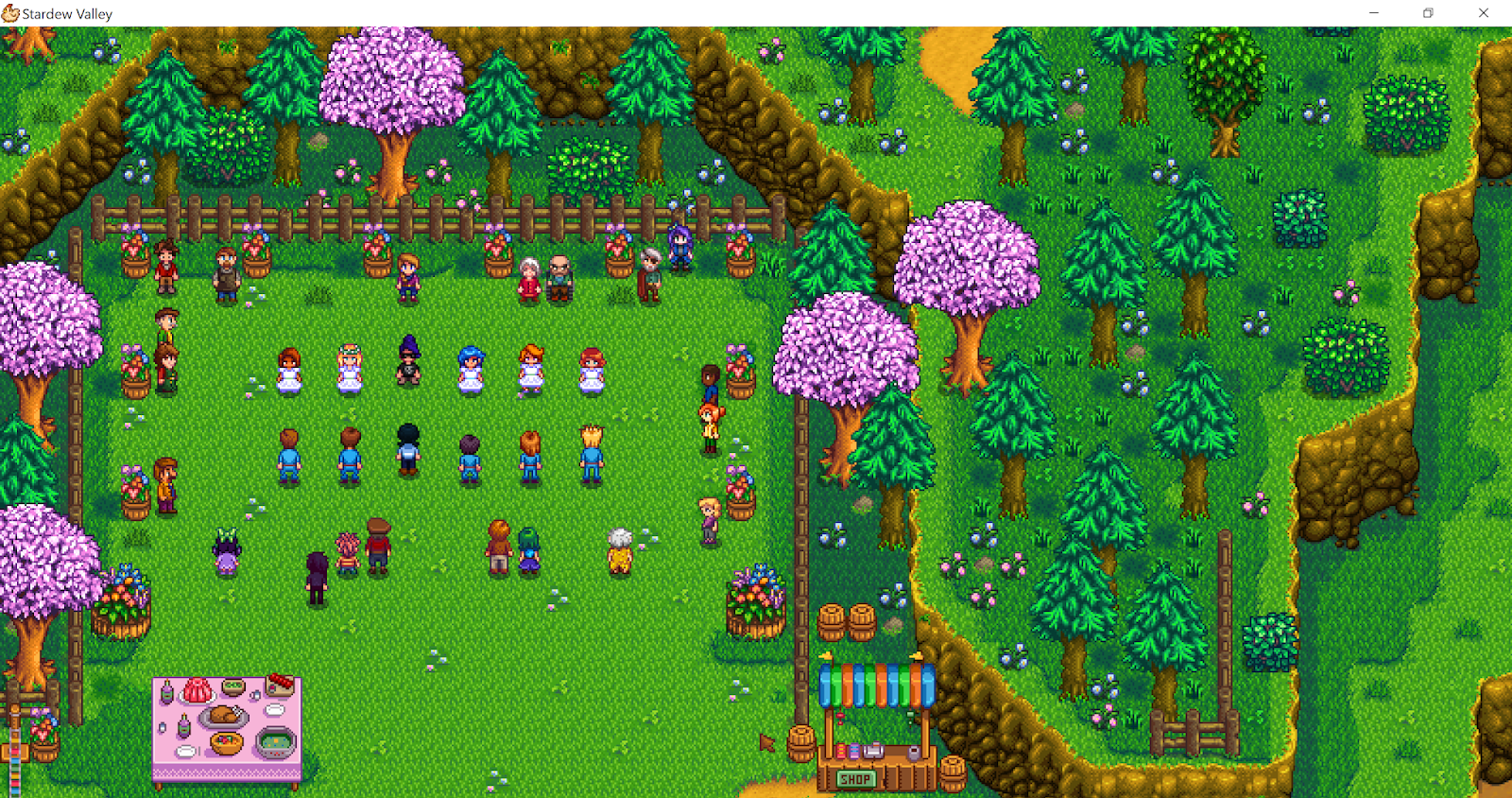Click the gray kettle on the shop stand
Viewport: 1512px width, 798px height.
914,753
